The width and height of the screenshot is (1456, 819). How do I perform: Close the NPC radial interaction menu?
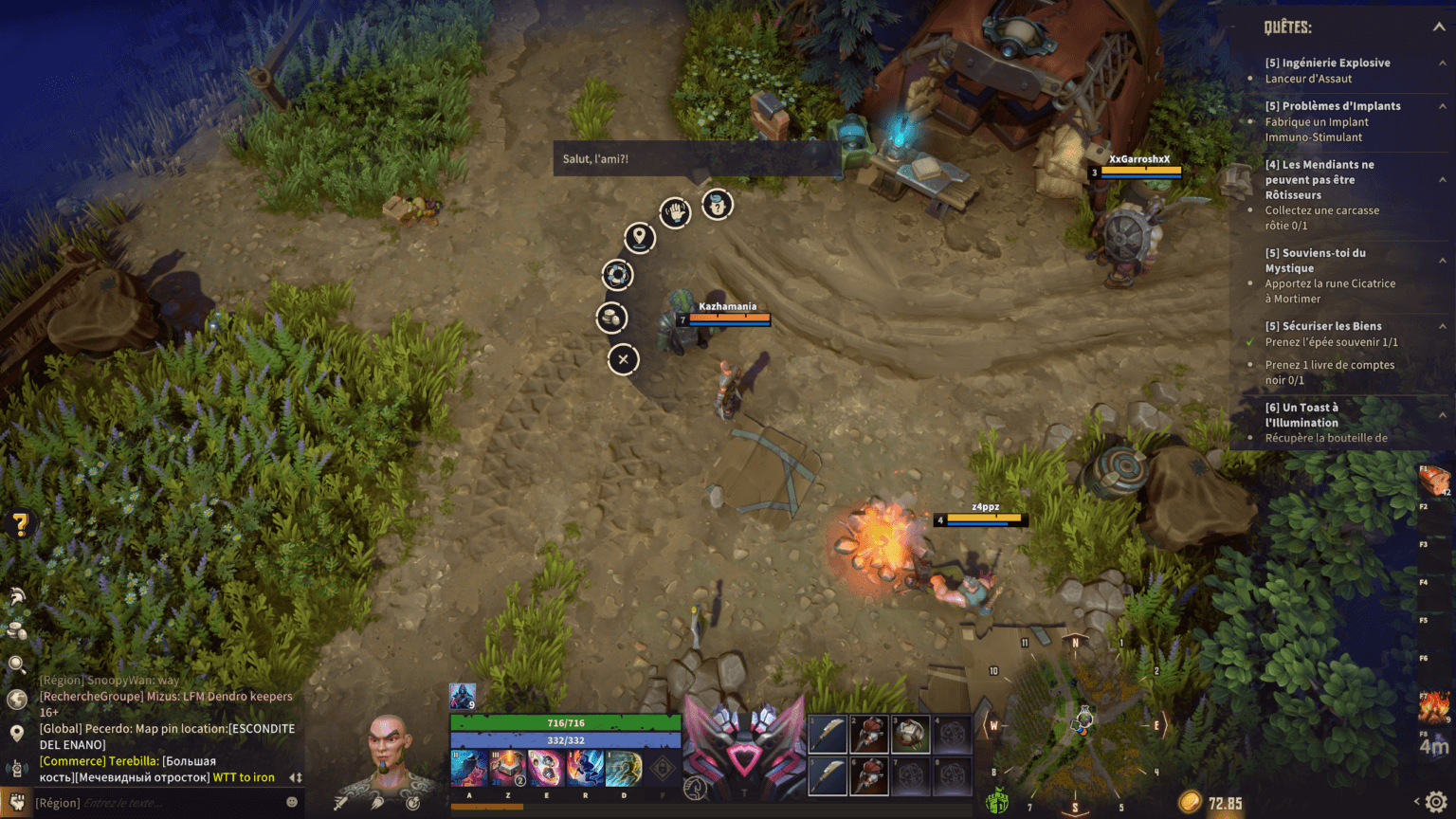coord(623,359)
